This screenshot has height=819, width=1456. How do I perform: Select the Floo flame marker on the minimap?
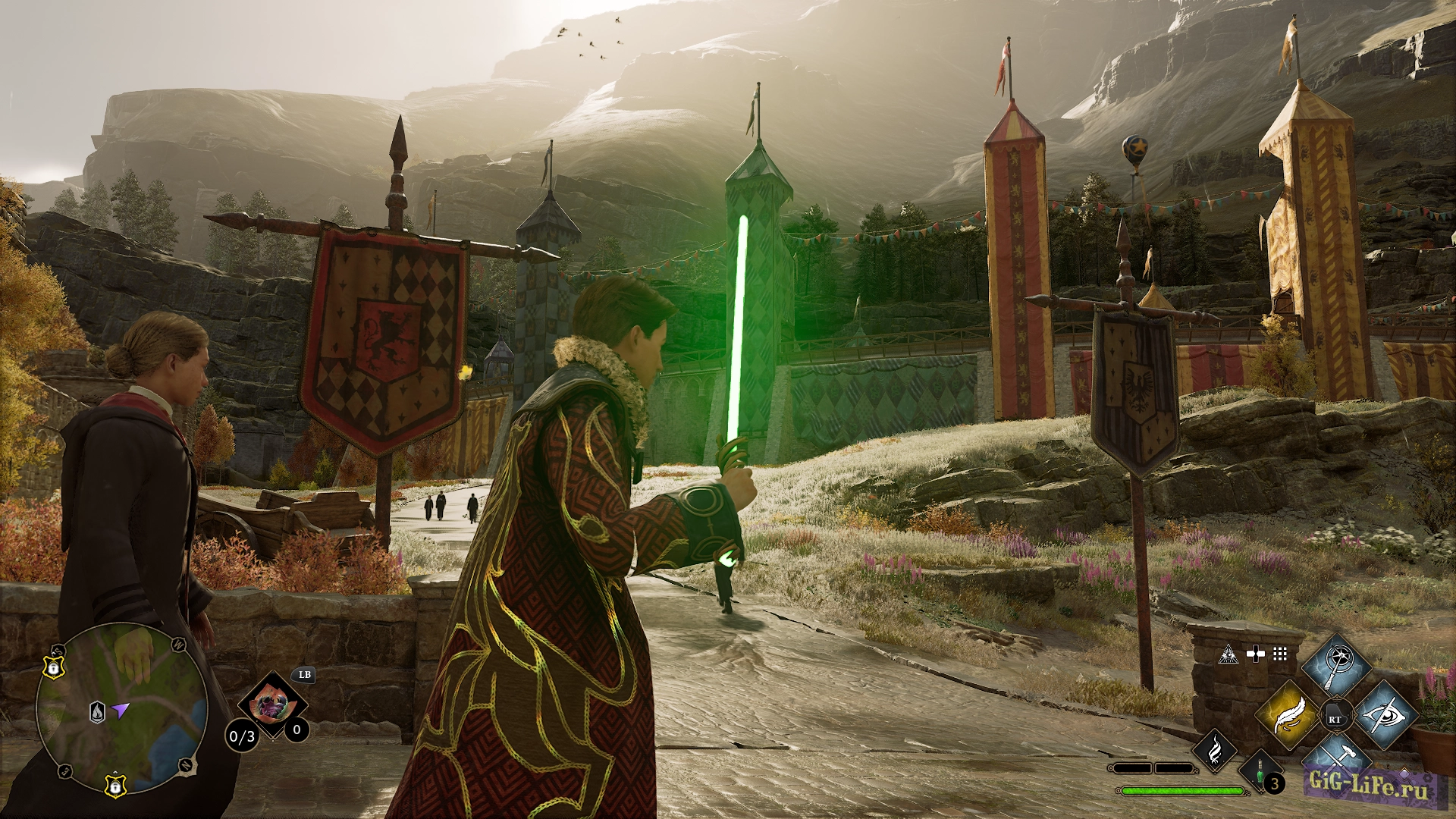coord(97,712)
